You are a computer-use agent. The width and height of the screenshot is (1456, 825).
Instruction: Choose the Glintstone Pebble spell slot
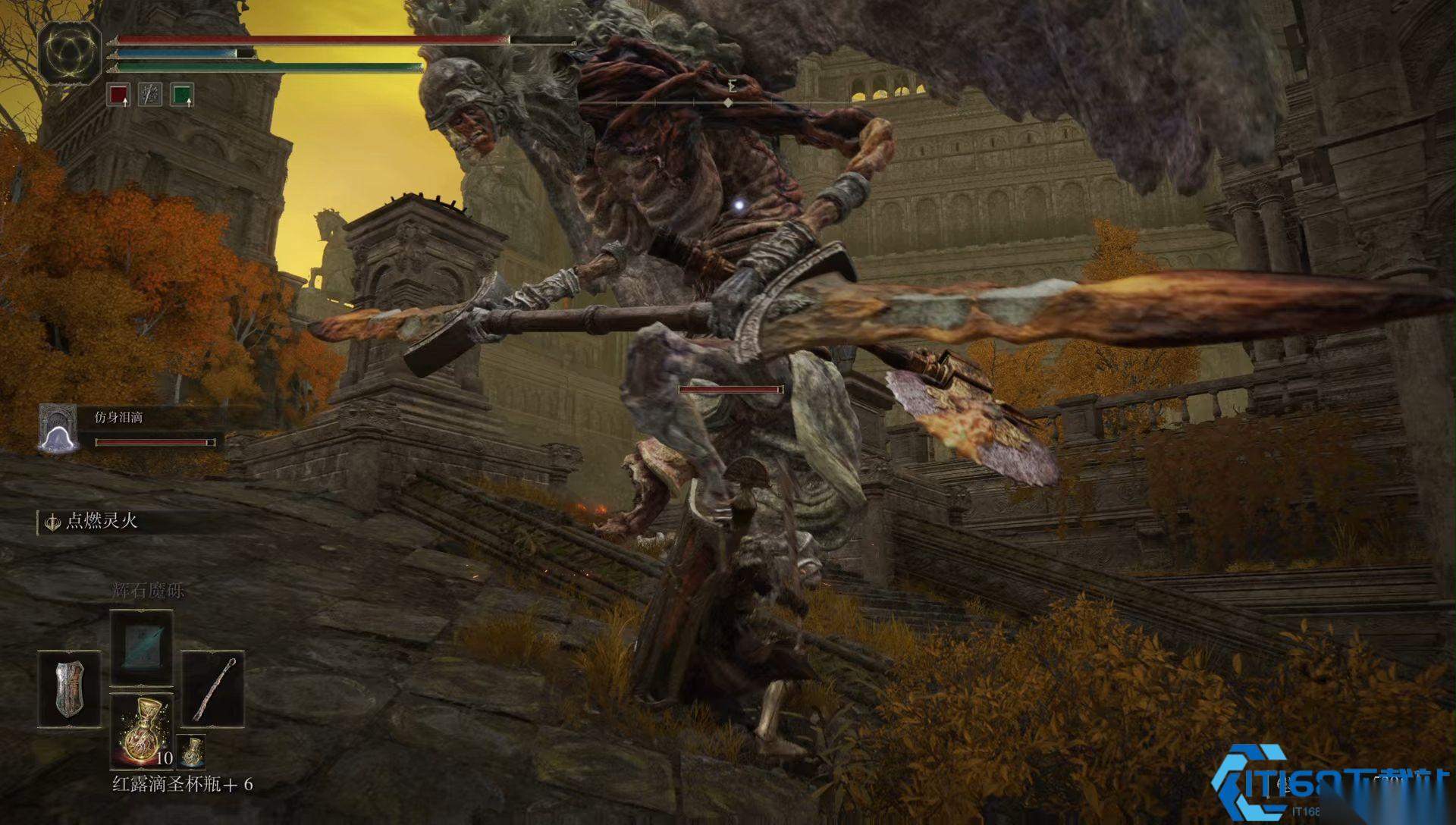pos(142,646)
